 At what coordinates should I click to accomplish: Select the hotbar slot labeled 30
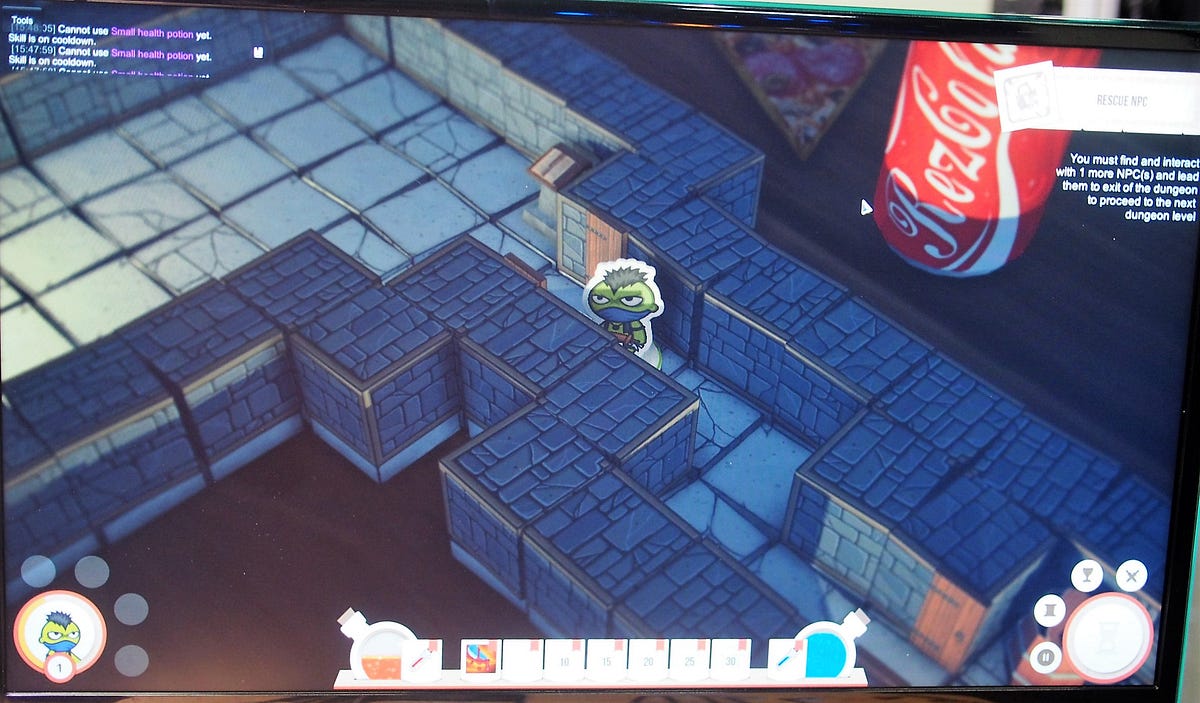coord(731,660)
